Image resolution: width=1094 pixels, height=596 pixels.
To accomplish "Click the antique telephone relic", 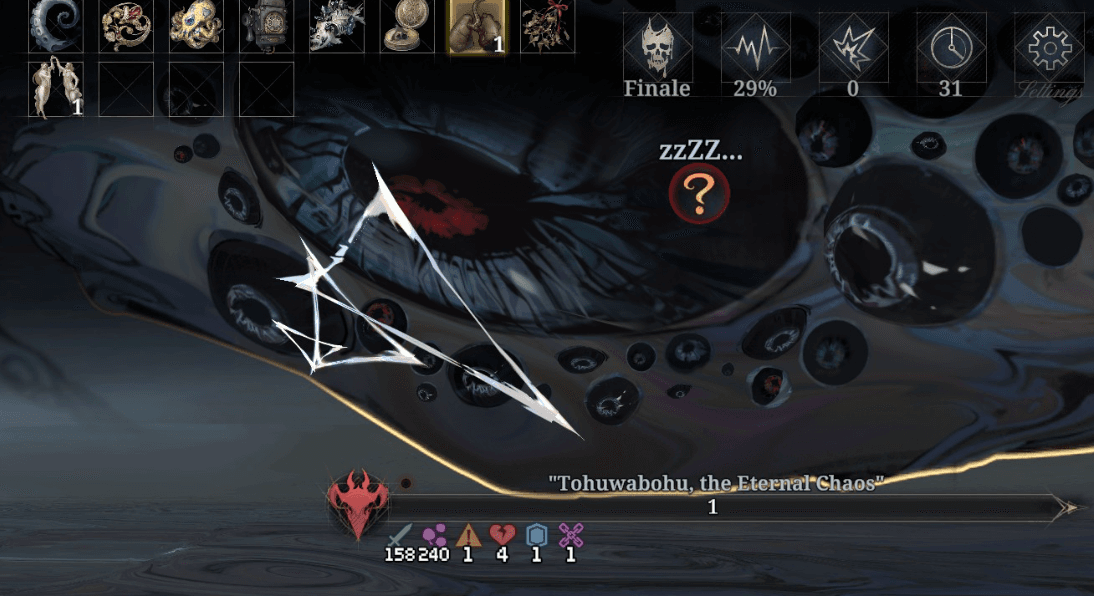I will tap(266, 26).
